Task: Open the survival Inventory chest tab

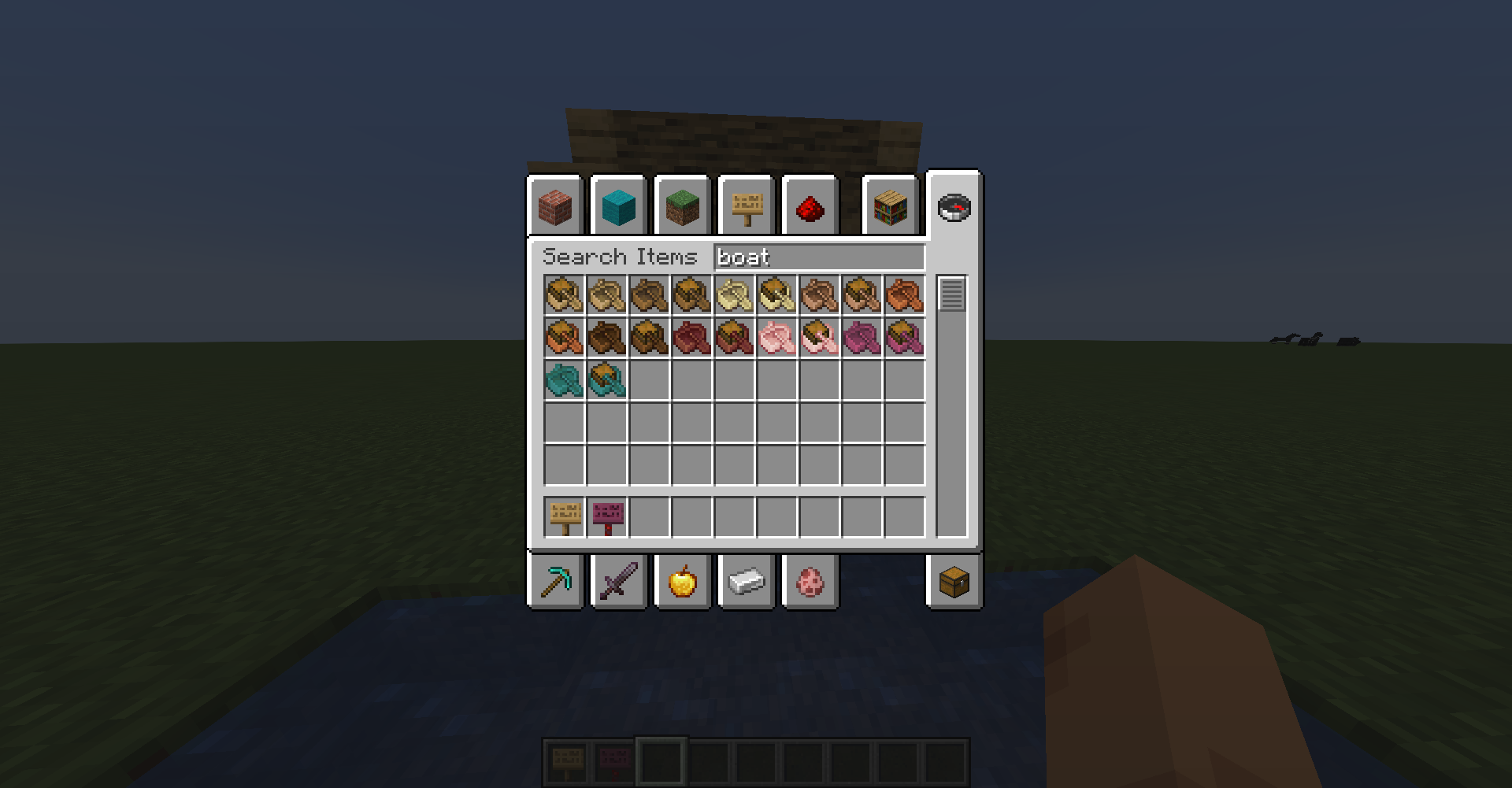Action: (x=954, y=582)
